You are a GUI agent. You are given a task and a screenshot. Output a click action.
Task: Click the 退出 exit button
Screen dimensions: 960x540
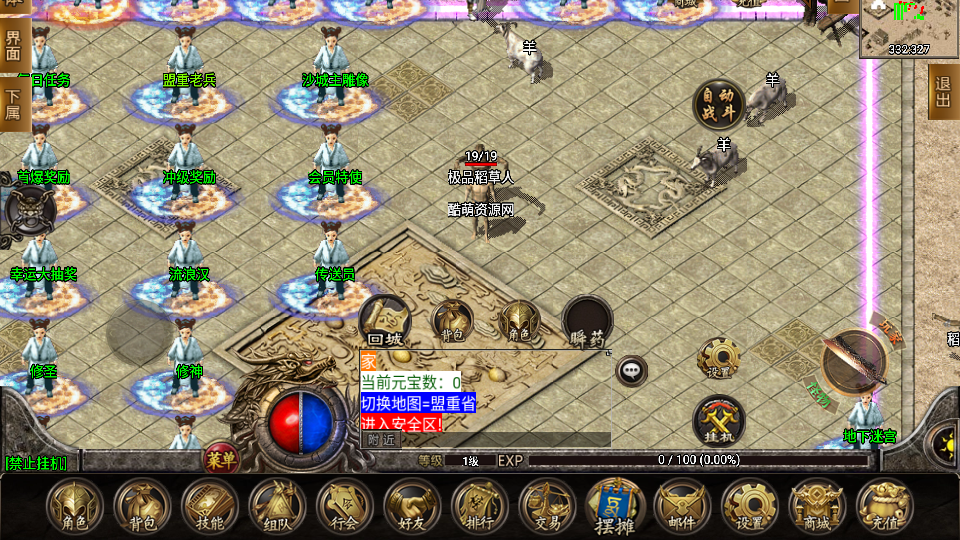[943, 92]
